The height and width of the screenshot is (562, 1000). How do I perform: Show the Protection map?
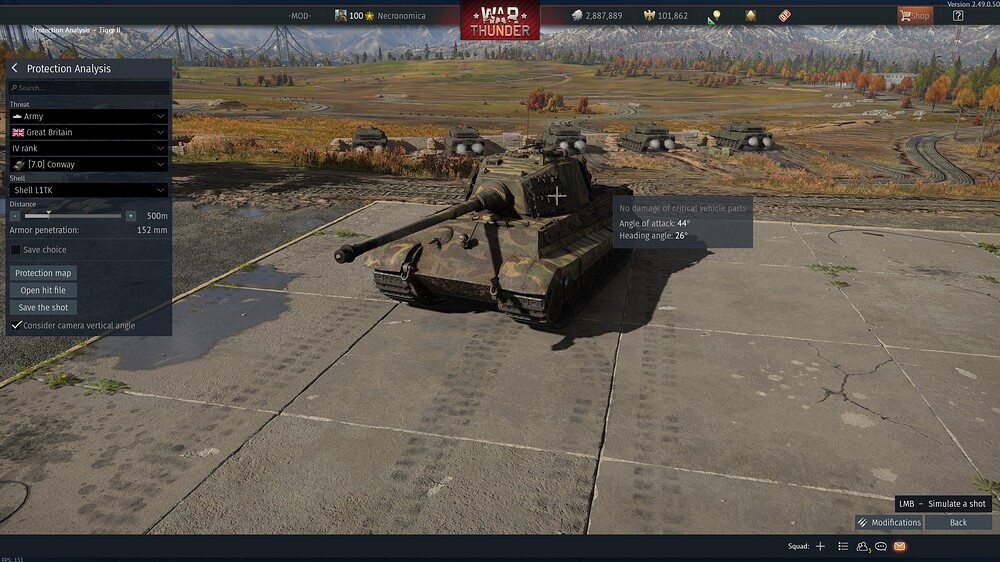pos(44,273)
